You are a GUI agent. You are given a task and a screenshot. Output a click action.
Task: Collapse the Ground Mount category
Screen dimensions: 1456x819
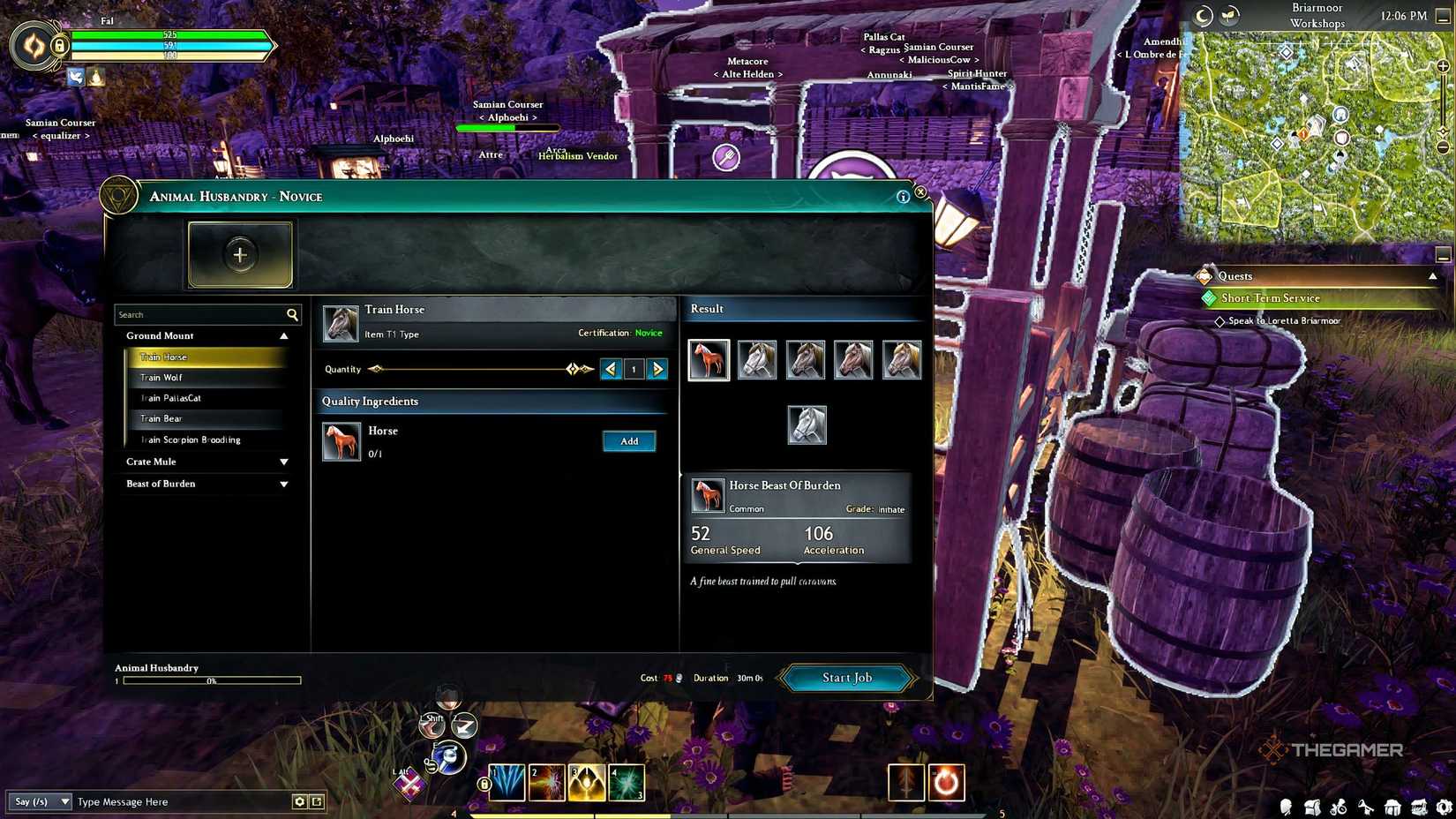tap(283, 335)
